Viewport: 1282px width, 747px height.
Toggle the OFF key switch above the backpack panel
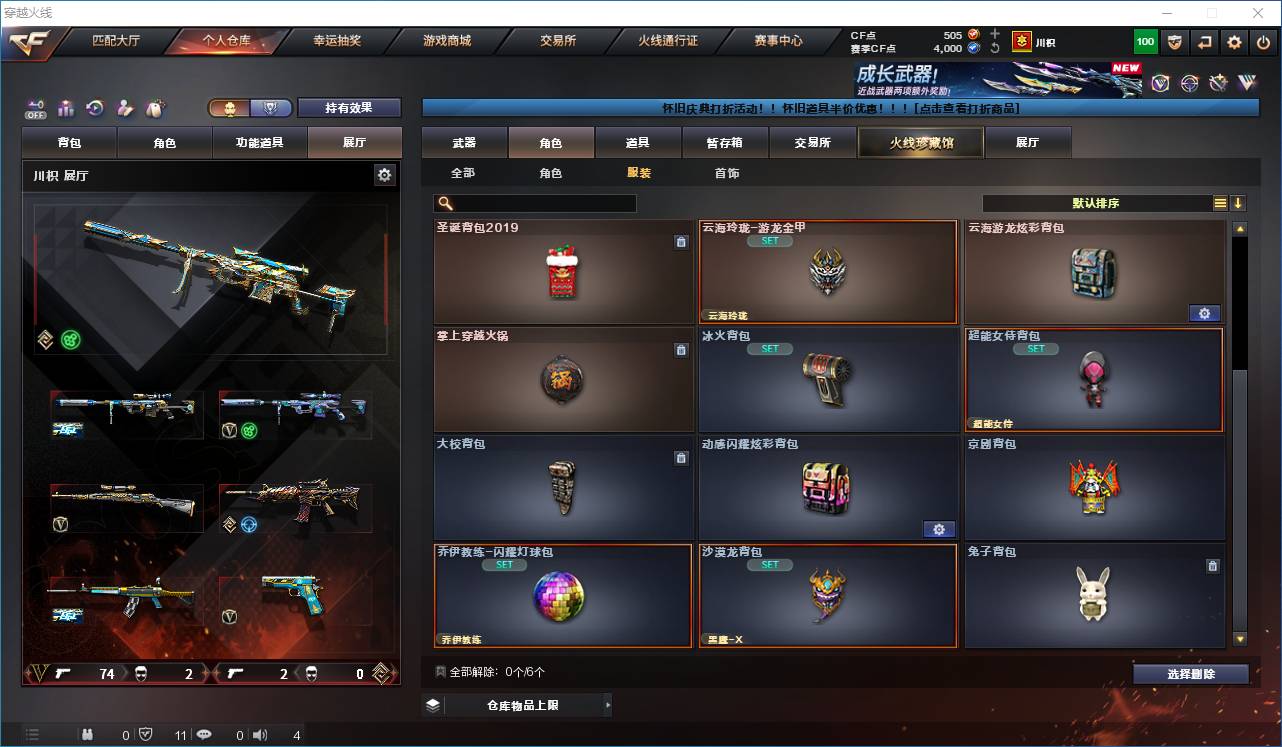(x=35, y=108)
